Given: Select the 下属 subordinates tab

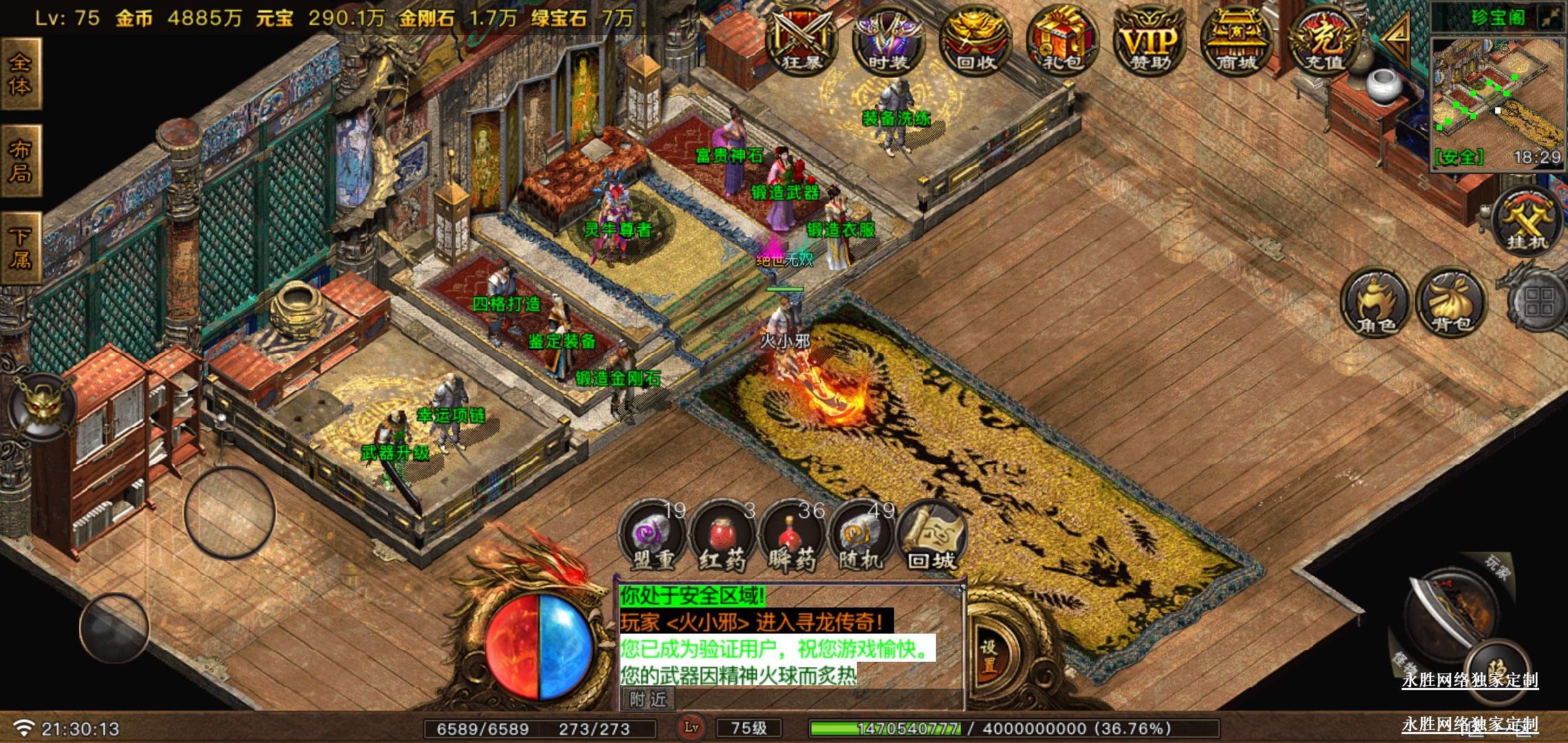Looking at the screenshot, I should pyautogui.click(x=21, y=248).
